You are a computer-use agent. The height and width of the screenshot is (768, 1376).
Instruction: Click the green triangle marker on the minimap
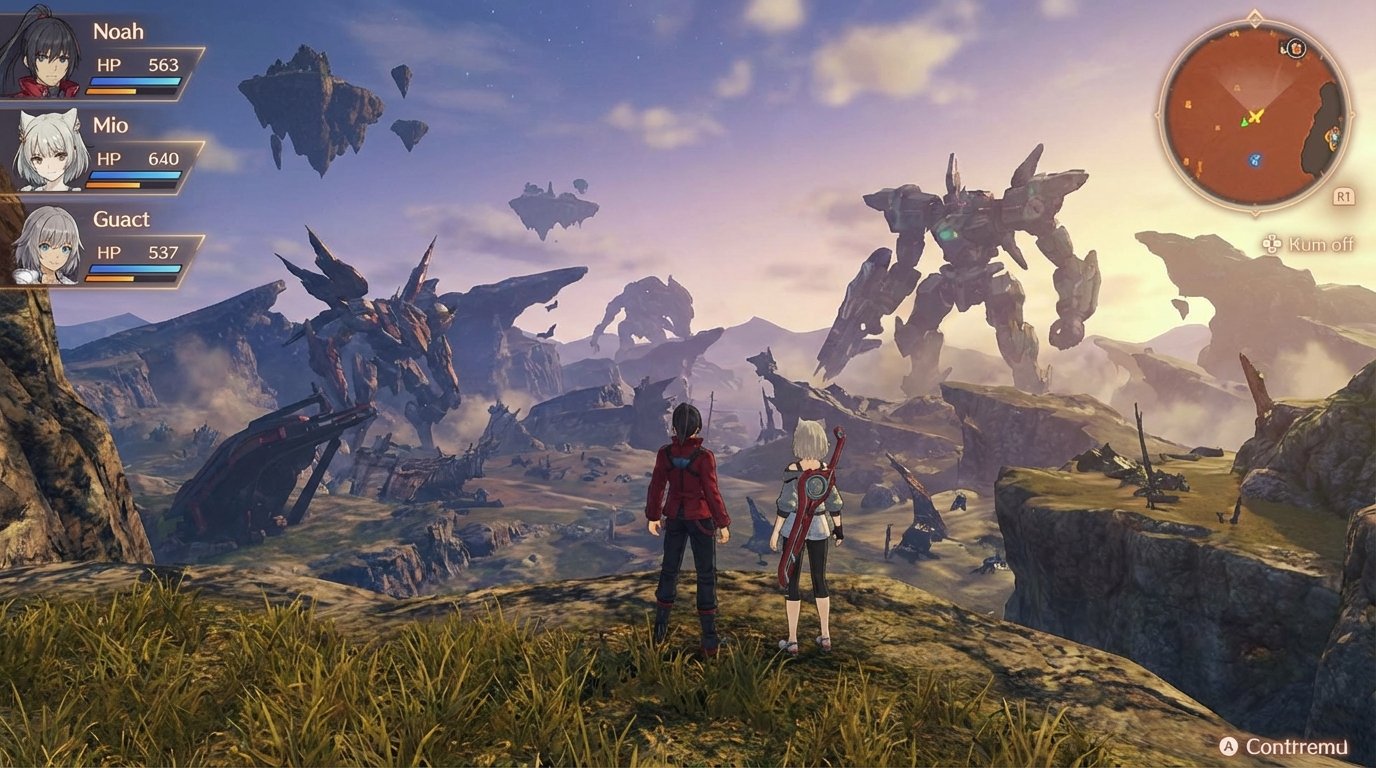tap(1244, 122)
